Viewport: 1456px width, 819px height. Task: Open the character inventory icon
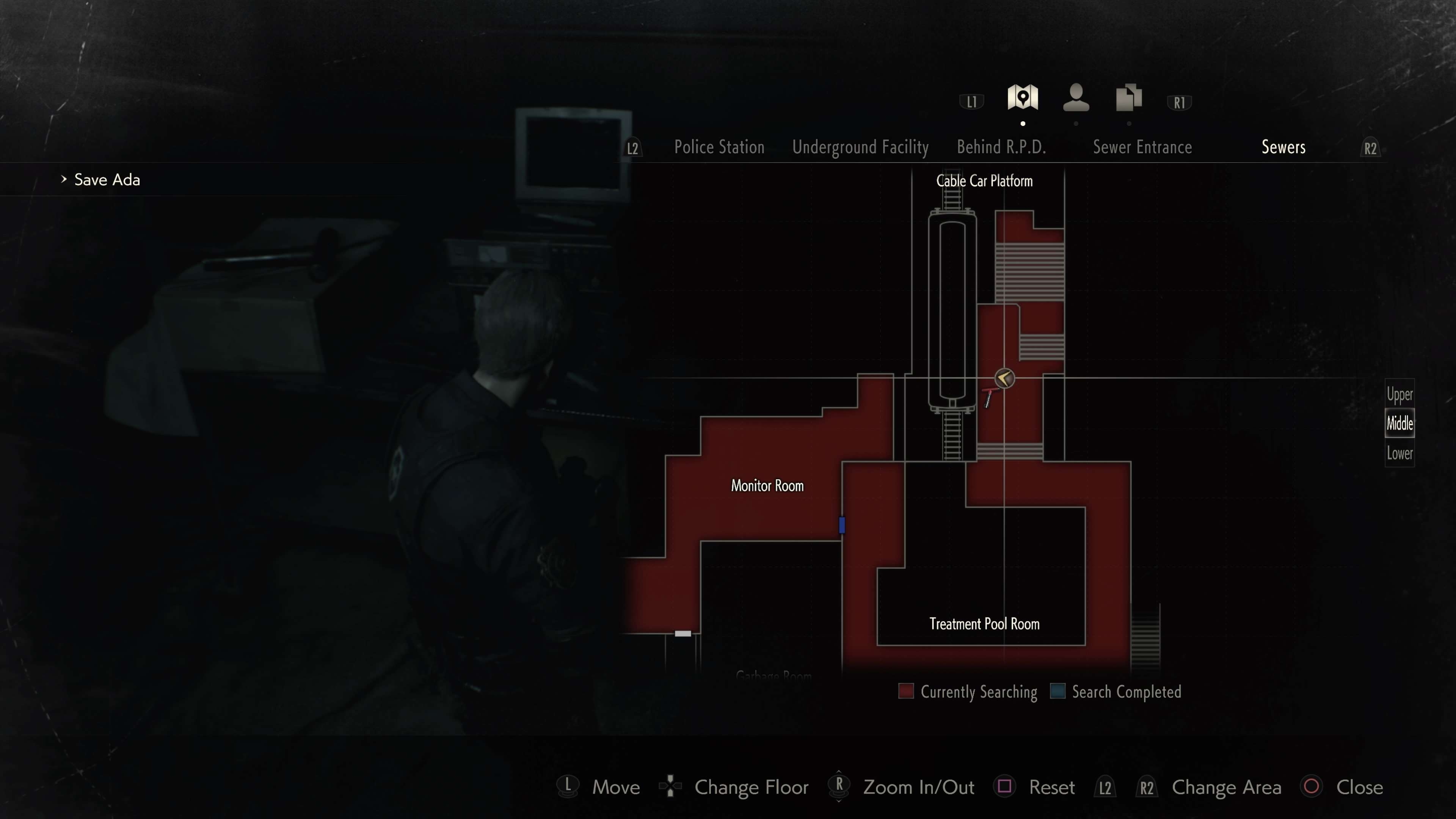click(x=1076, y=98)
